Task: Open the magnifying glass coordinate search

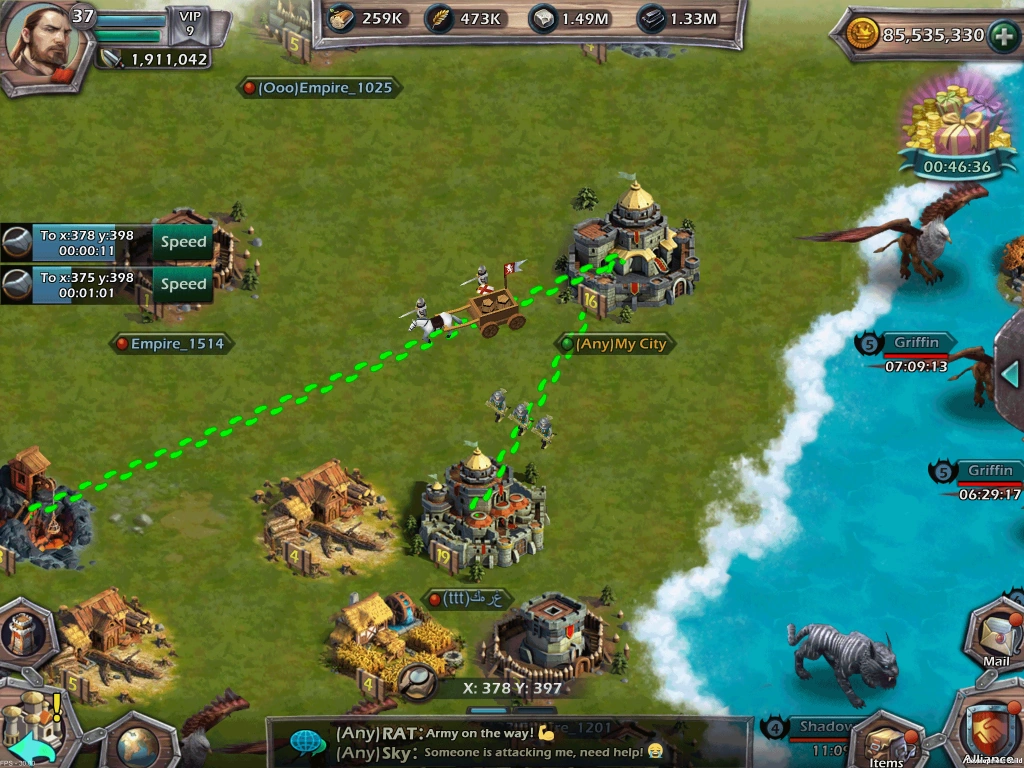Action: (415, 682)
